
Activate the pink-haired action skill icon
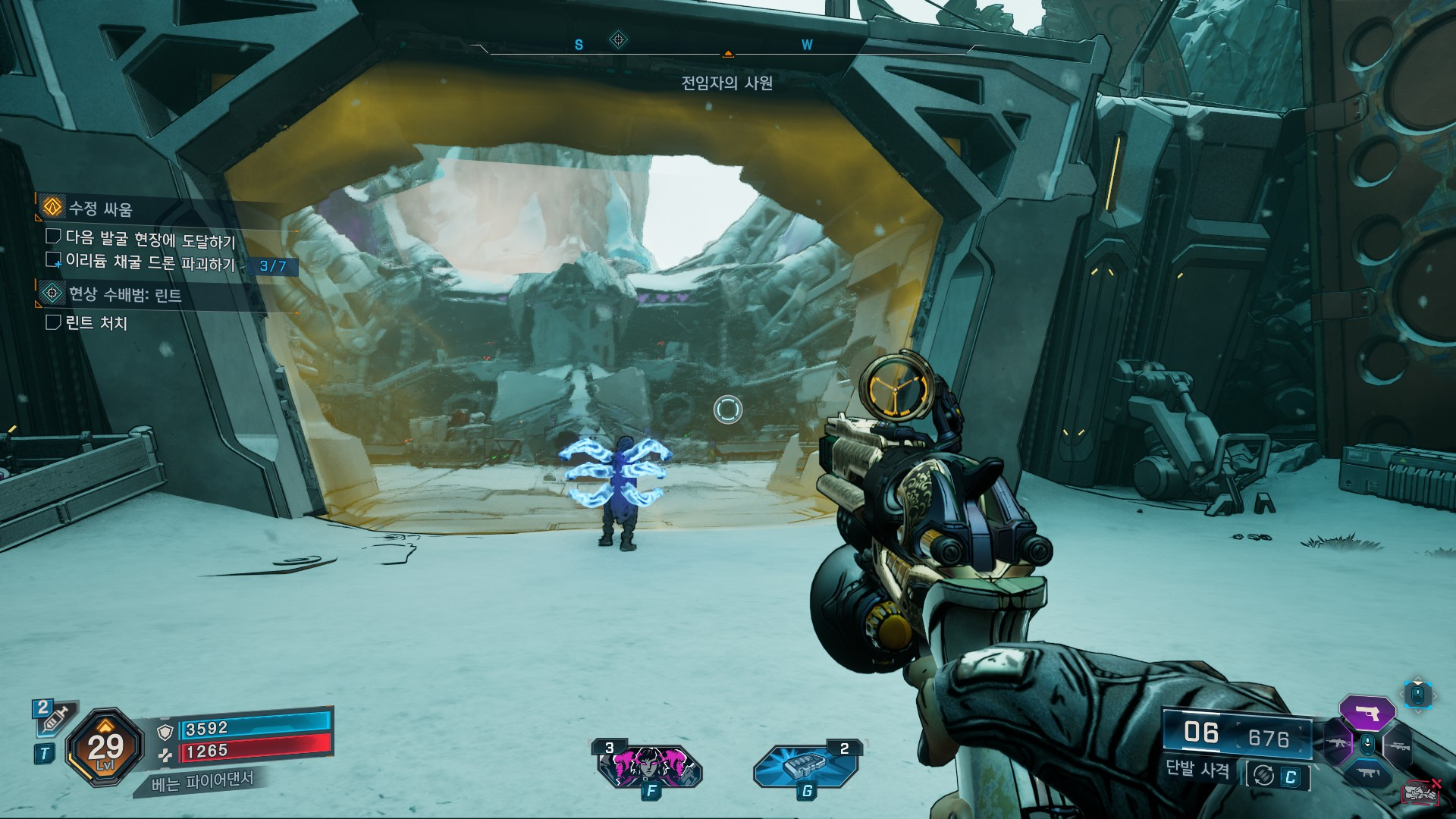pyautogui.click(x=649, y=765)
